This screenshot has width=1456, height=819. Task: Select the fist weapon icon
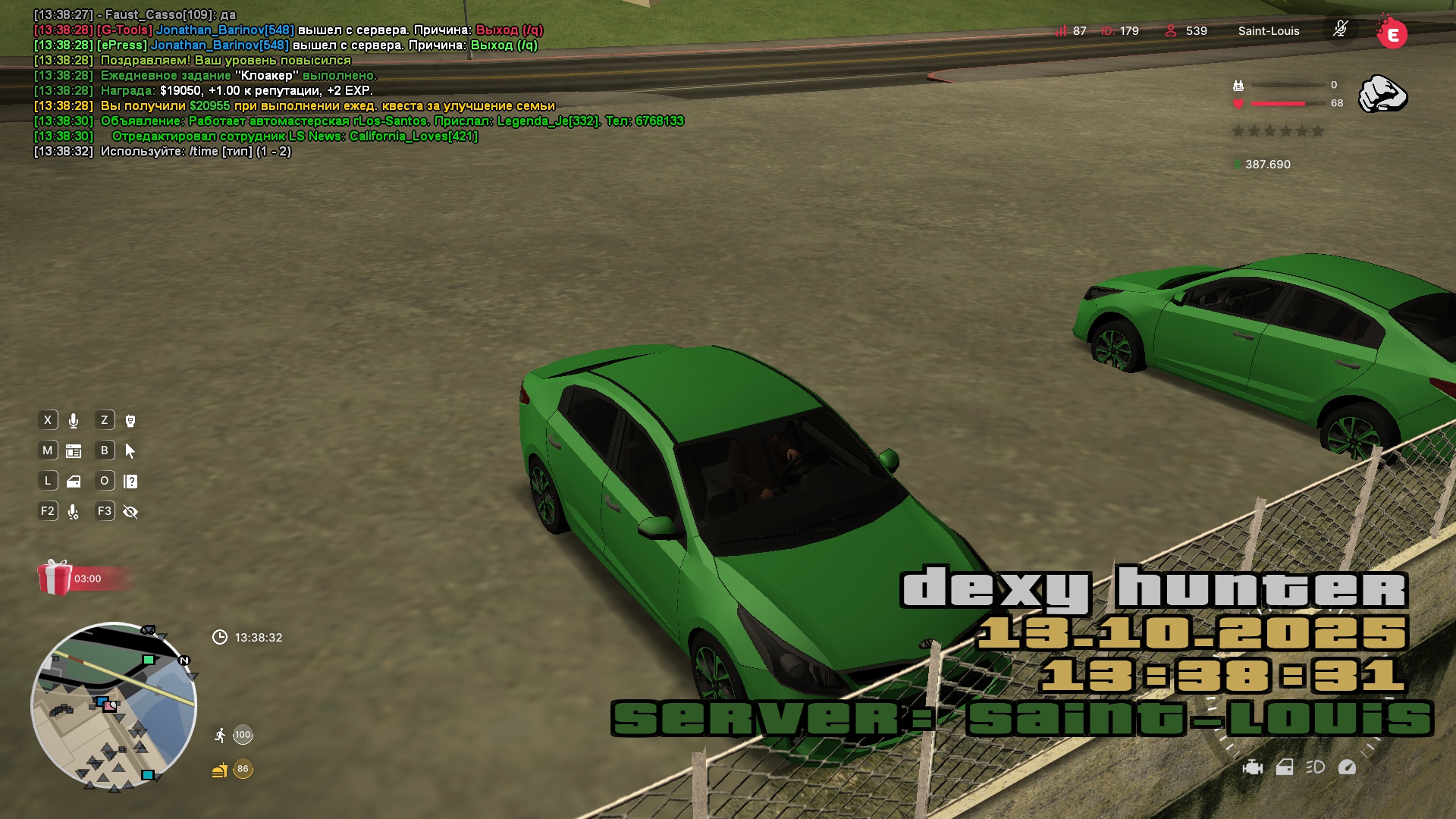pyautogui.click(x=1382, y=95)
